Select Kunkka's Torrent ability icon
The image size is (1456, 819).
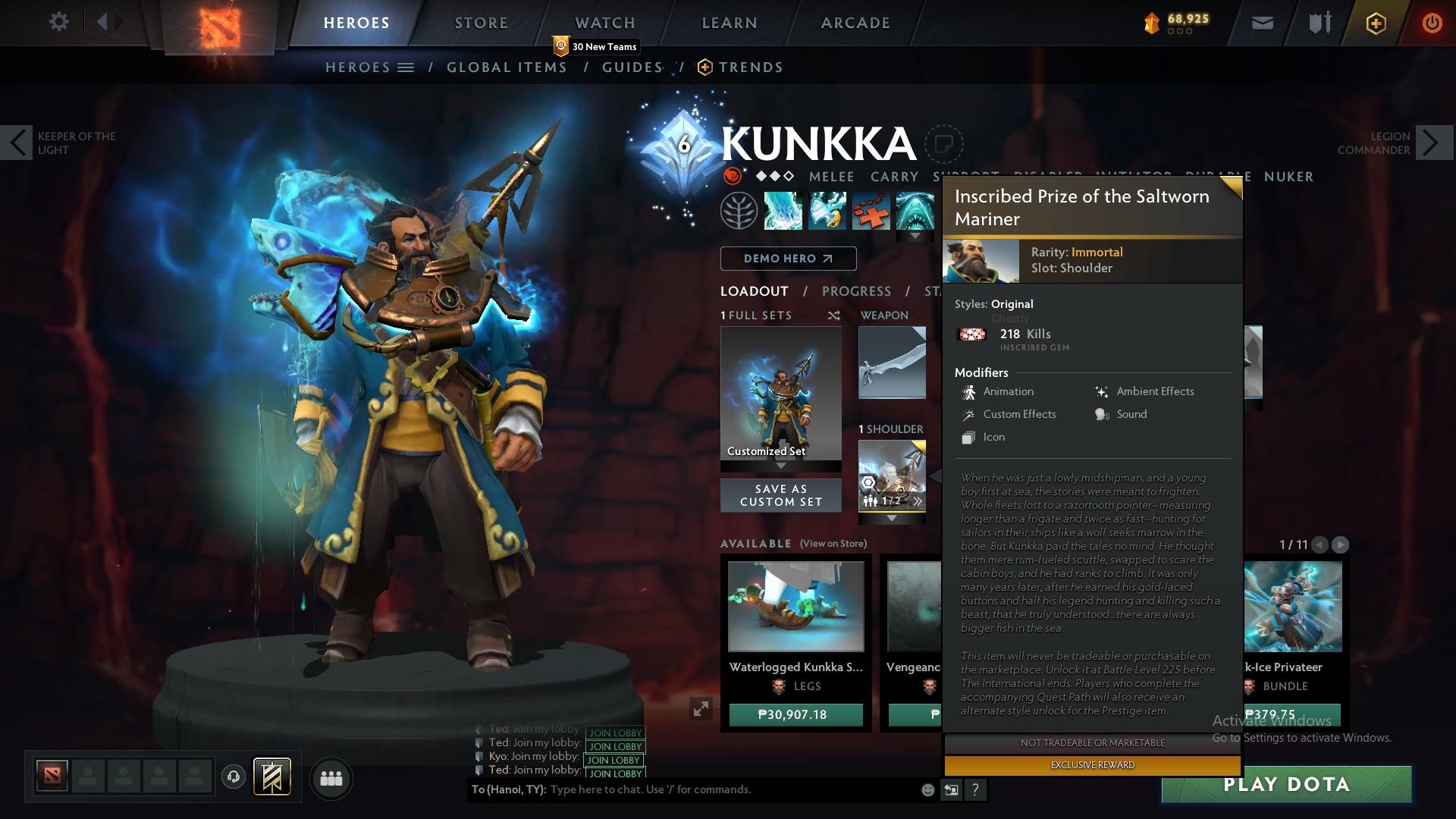(x=783, y=210)
